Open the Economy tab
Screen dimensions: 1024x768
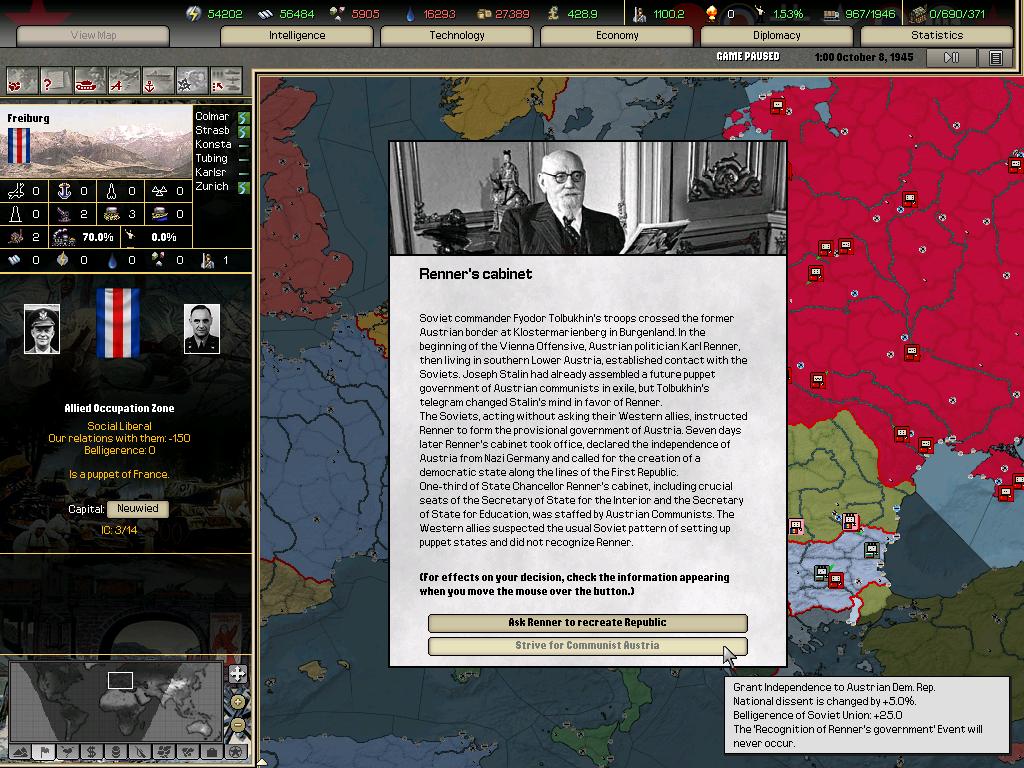617,36
